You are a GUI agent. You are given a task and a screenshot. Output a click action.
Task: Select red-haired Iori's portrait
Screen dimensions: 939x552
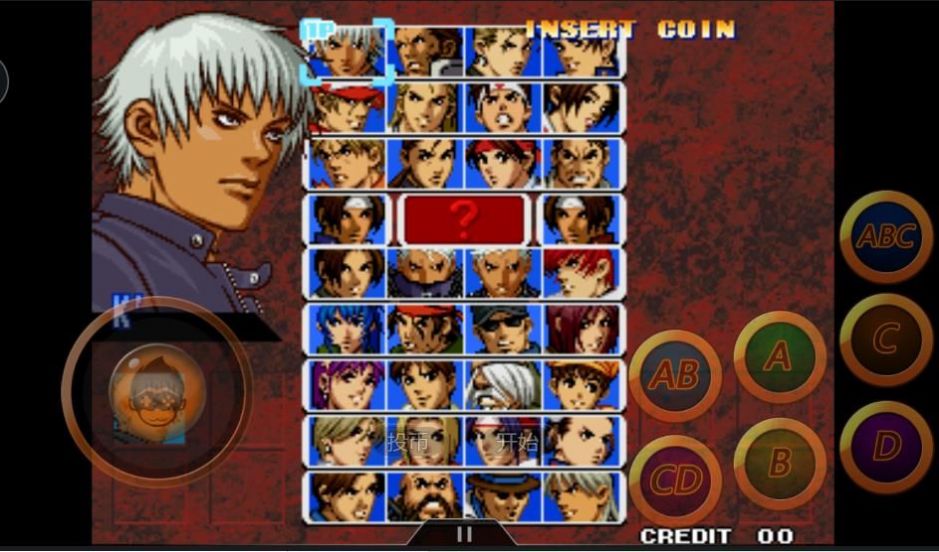pos(580,273)
